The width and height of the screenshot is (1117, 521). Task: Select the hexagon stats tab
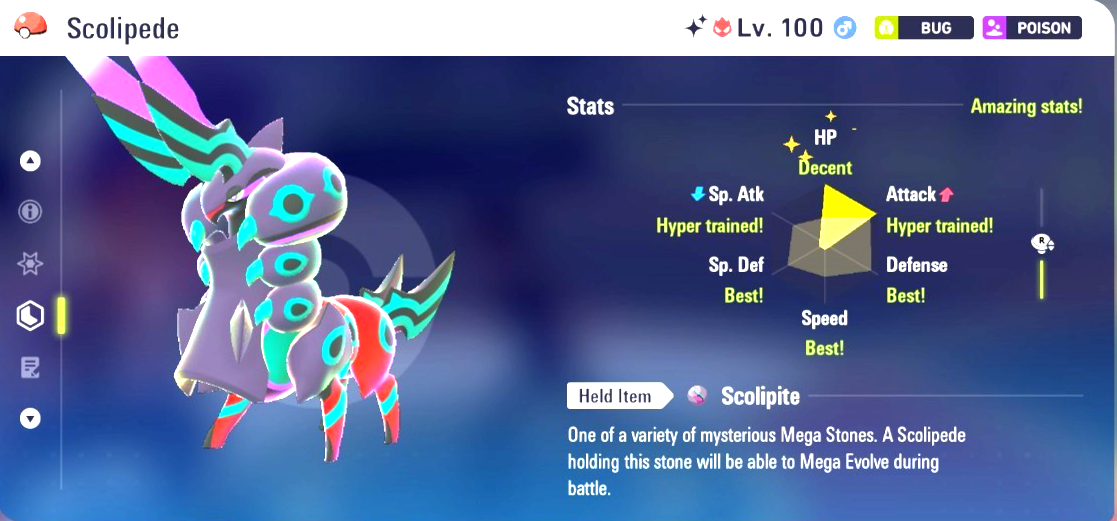point(30,316)
